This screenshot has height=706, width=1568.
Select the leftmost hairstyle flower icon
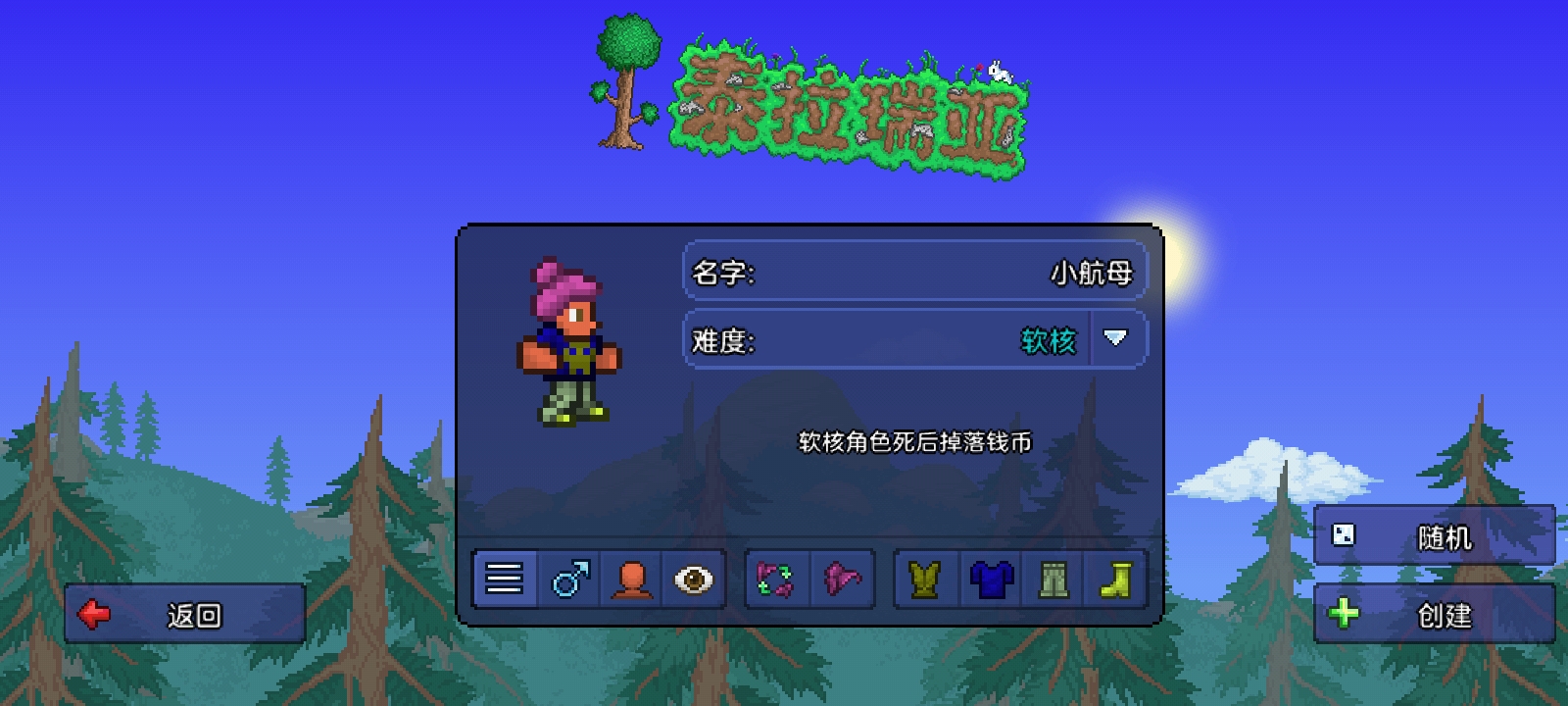point(773,579)
